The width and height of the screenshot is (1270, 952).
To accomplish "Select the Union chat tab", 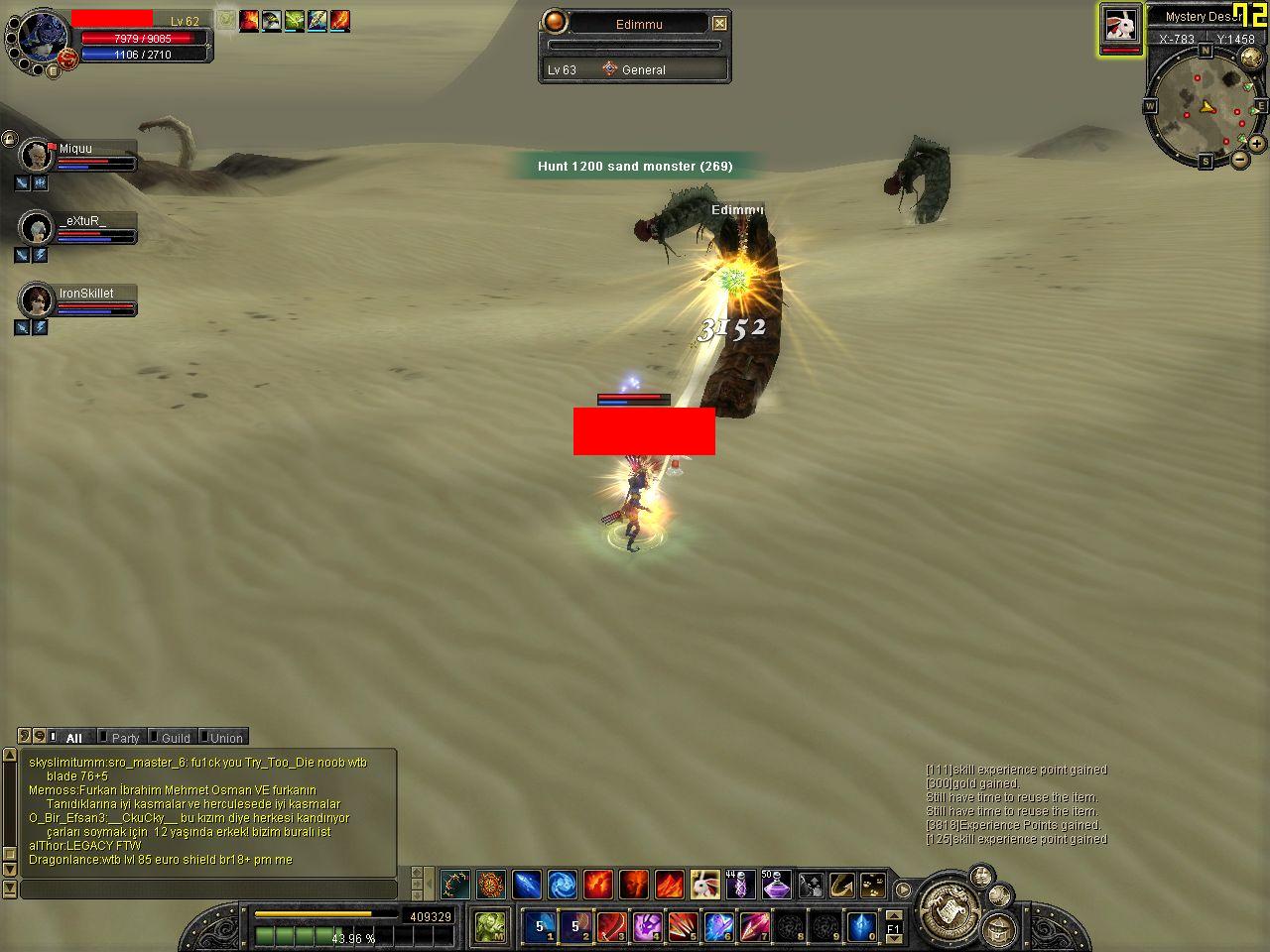I will (225, 738).
